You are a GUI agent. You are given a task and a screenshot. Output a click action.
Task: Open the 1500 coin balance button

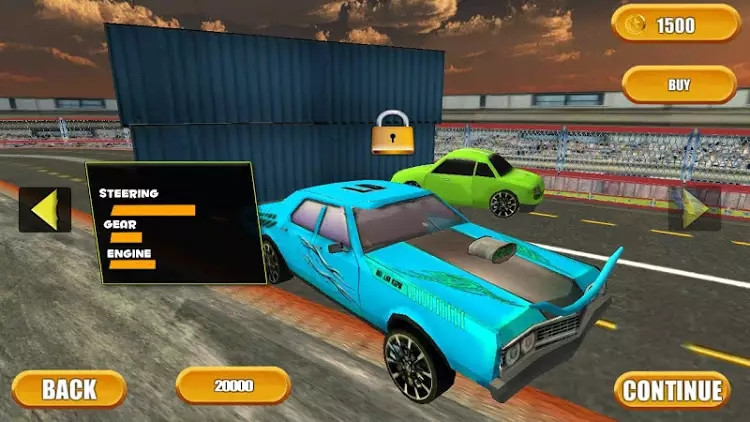677,24
